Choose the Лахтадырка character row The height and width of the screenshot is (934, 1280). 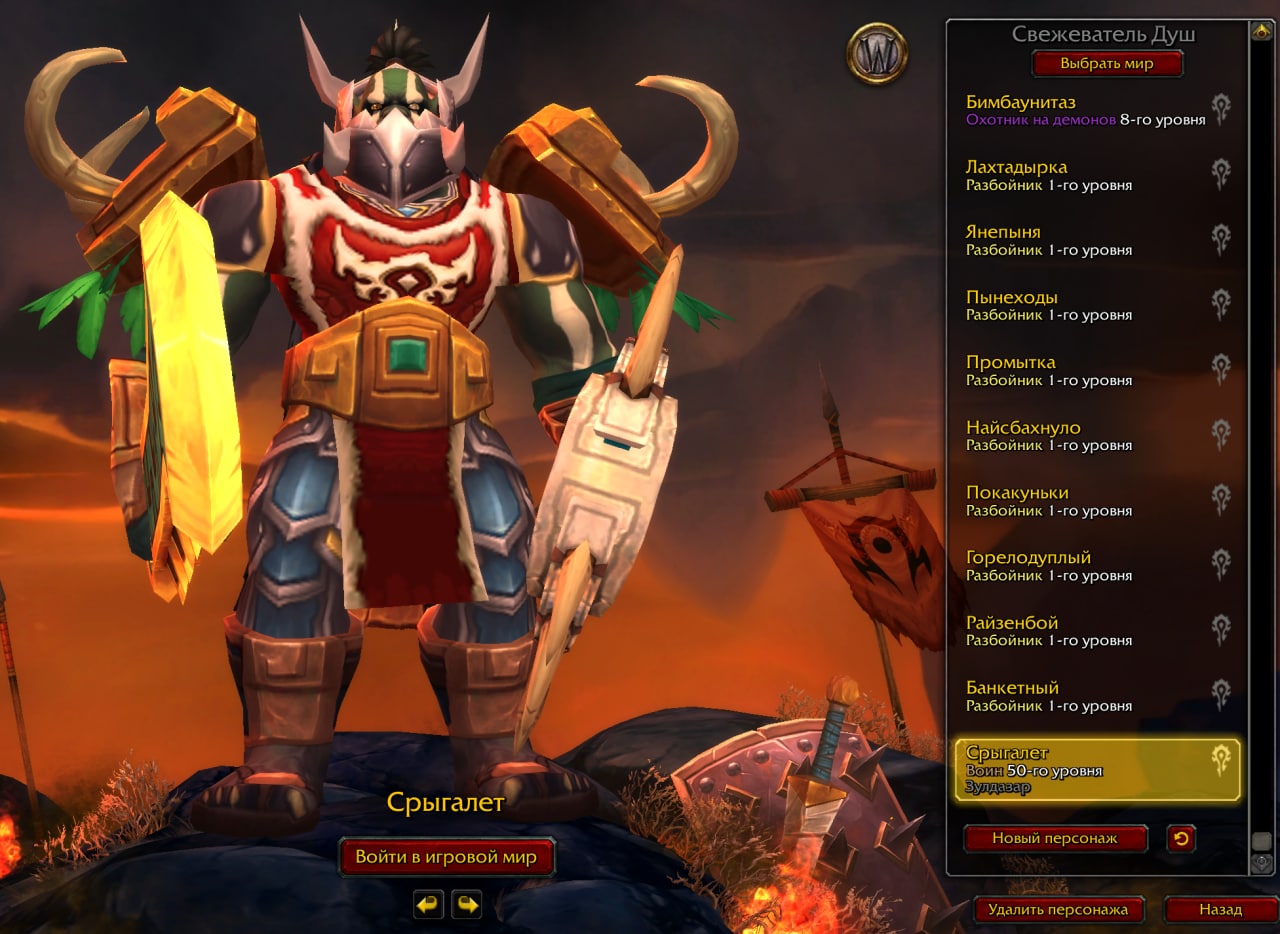click(1085, 175)
